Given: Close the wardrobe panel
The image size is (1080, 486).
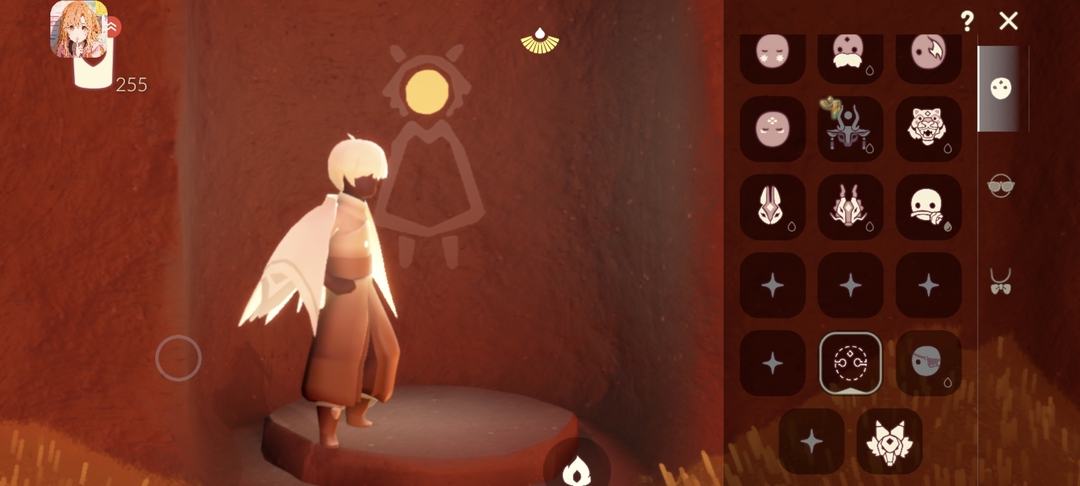Looking at the screenshot, I should tap(1008, 20).
